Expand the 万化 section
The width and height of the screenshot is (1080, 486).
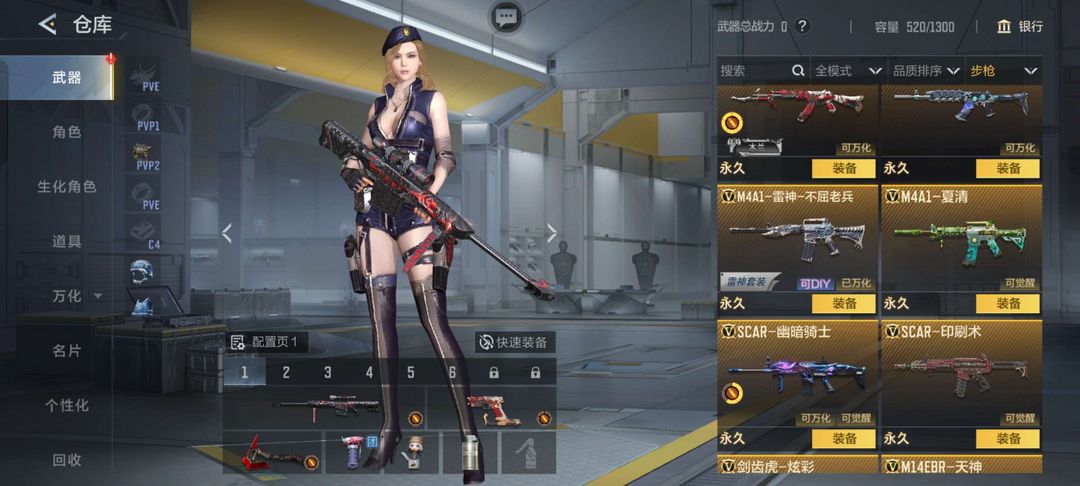click(x=76, y=296)
